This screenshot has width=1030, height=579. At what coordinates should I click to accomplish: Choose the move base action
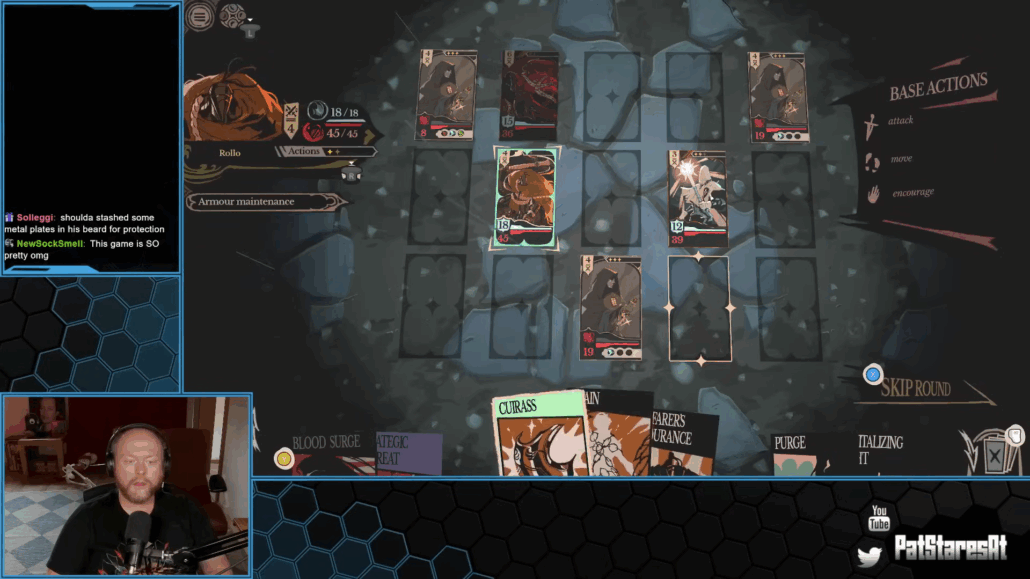900,158
